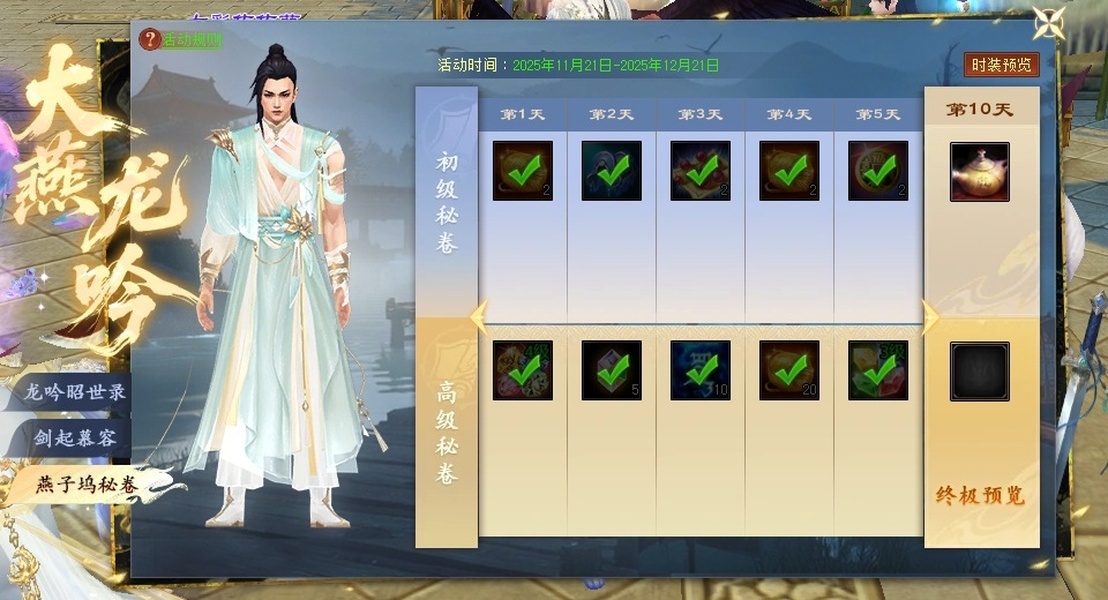Select the day 10 teapot reward
The height and width of the screenshot is (600, 1108).
coord(979,171)
